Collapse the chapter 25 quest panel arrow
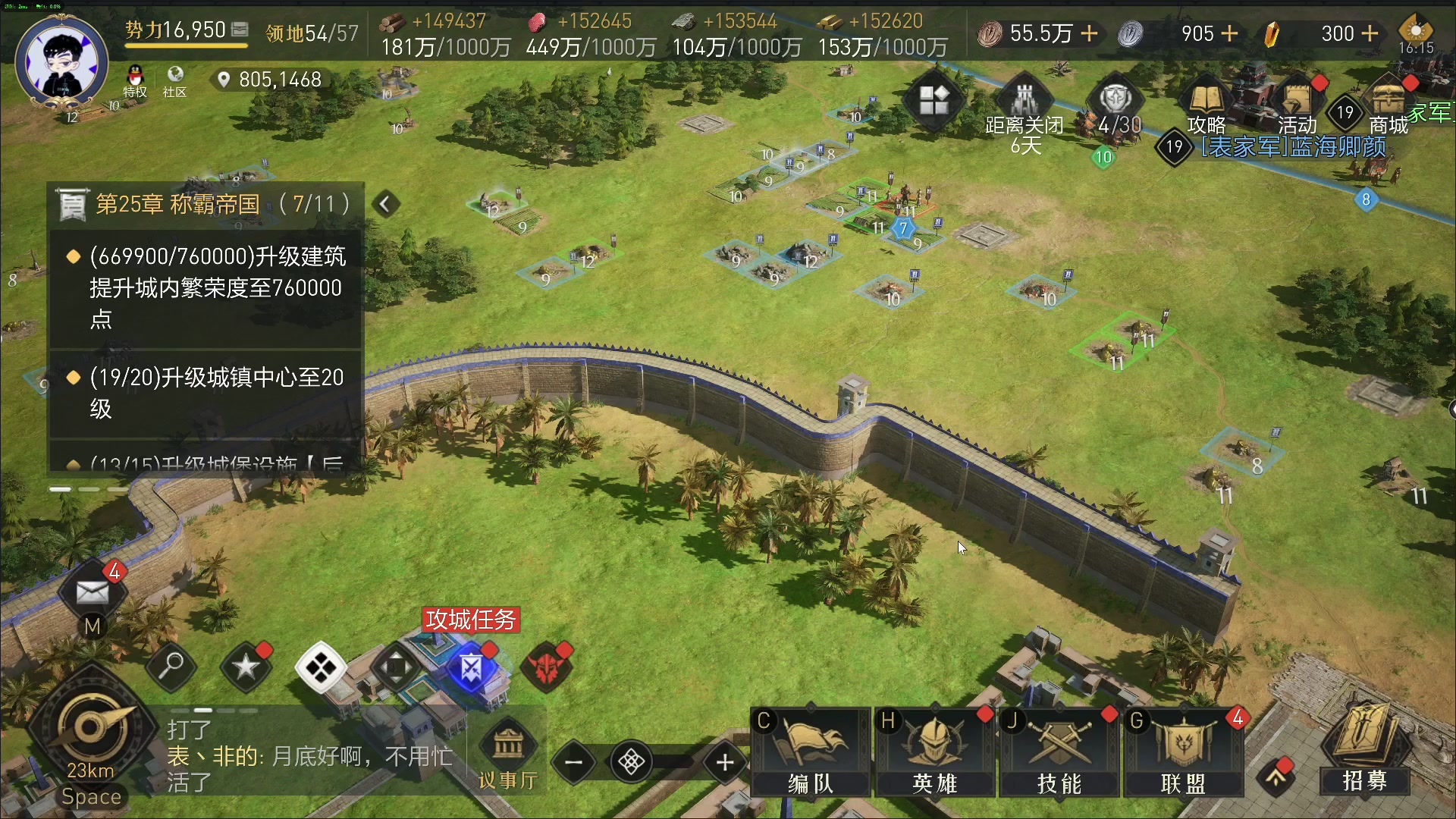1456x819 pixels. pos(385,204)
